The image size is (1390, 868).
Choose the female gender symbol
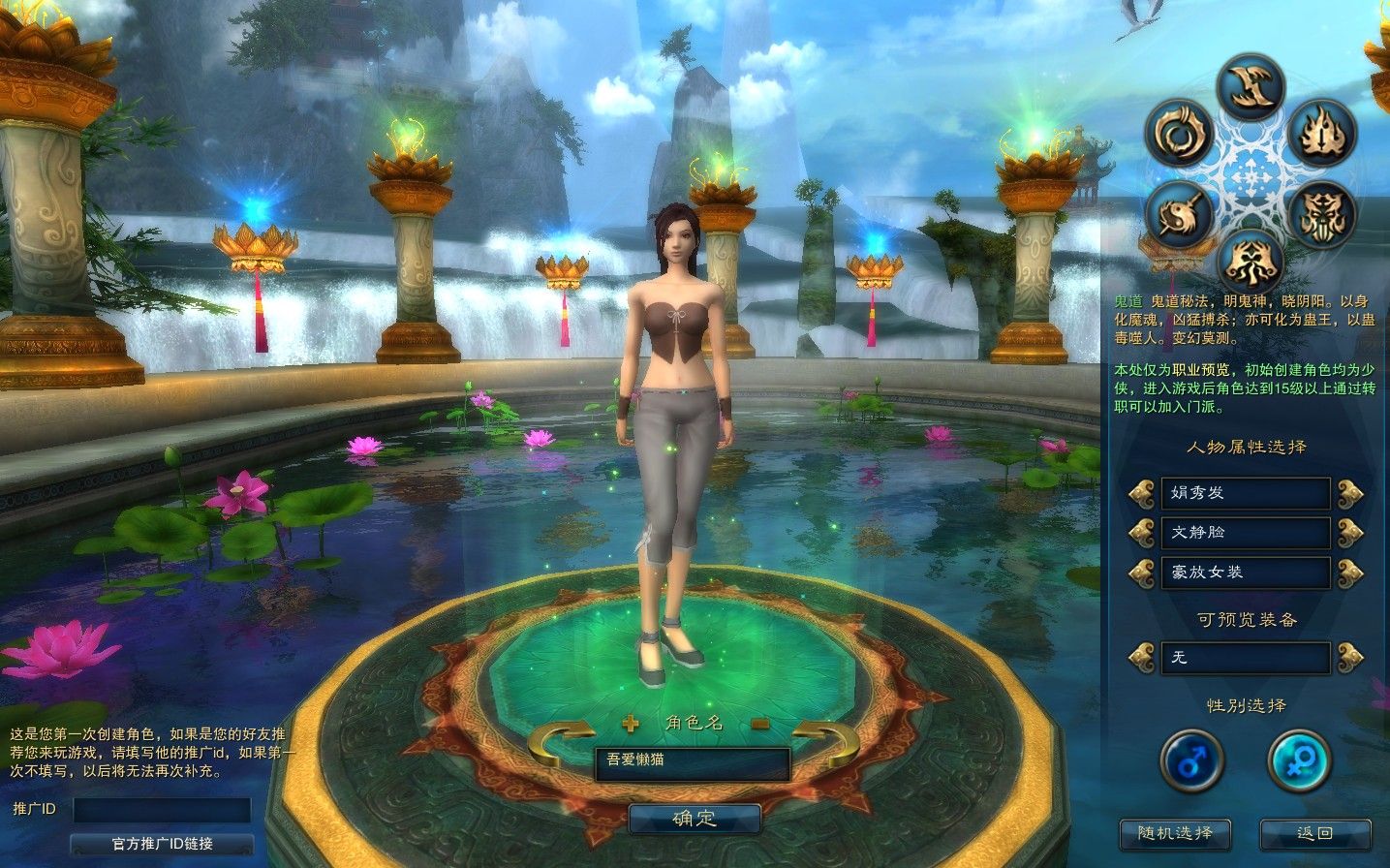coord(1300,760)
